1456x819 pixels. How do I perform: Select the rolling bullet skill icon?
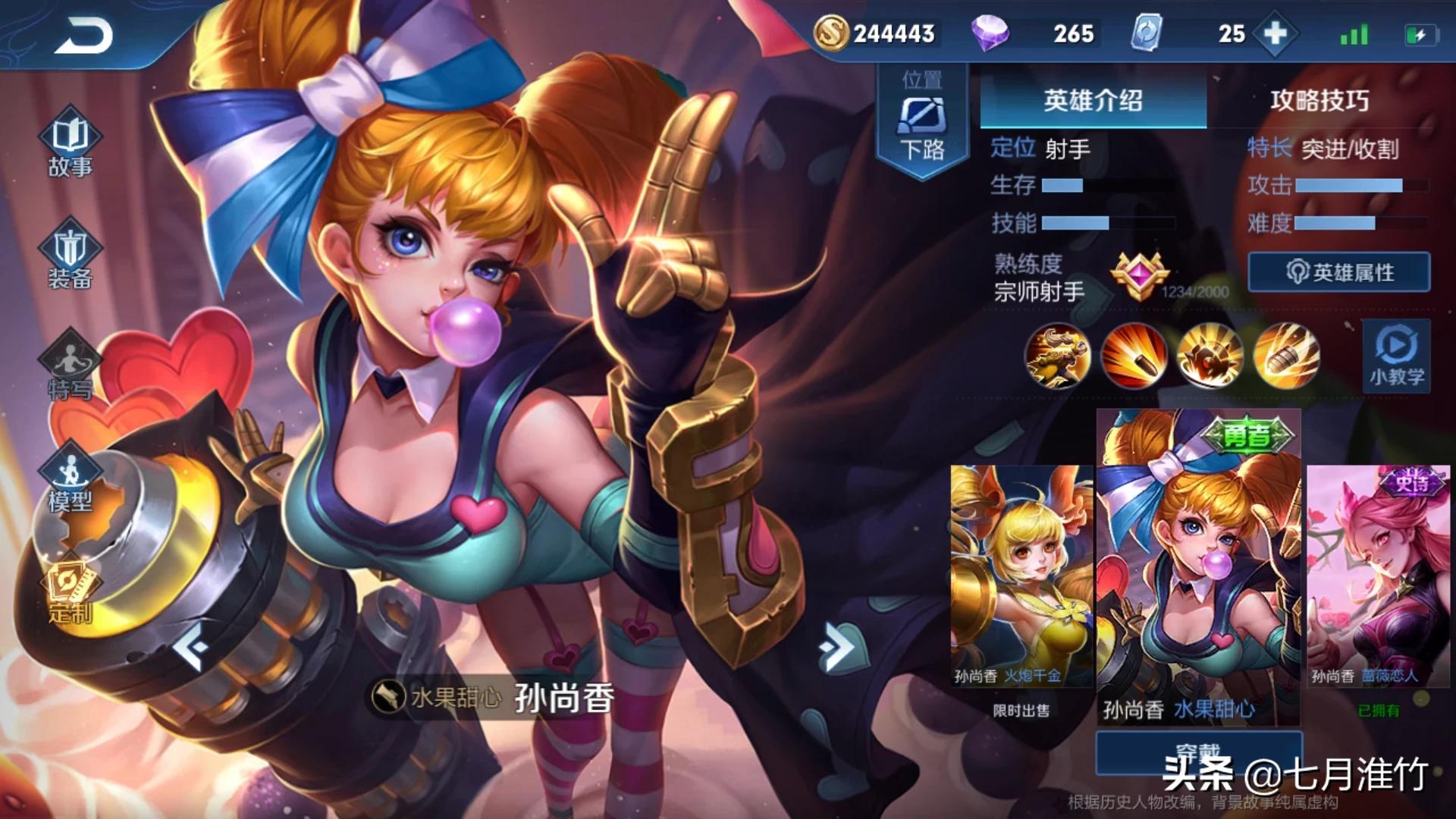click(x=1134, y=355)
